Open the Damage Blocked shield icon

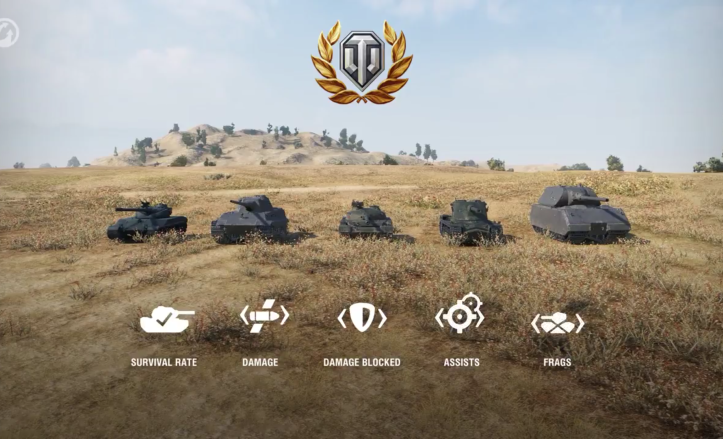tap(361, 318)
